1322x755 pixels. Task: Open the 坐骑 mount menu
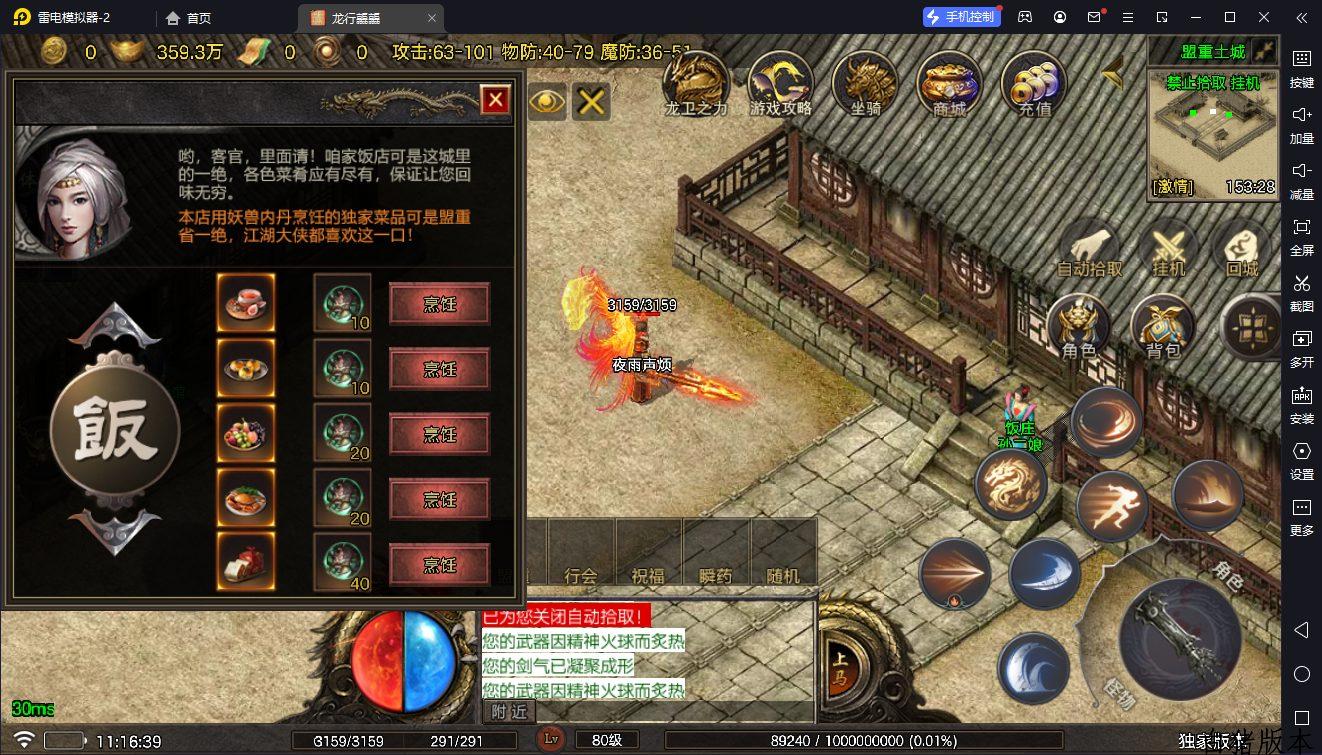coord(865,82)
